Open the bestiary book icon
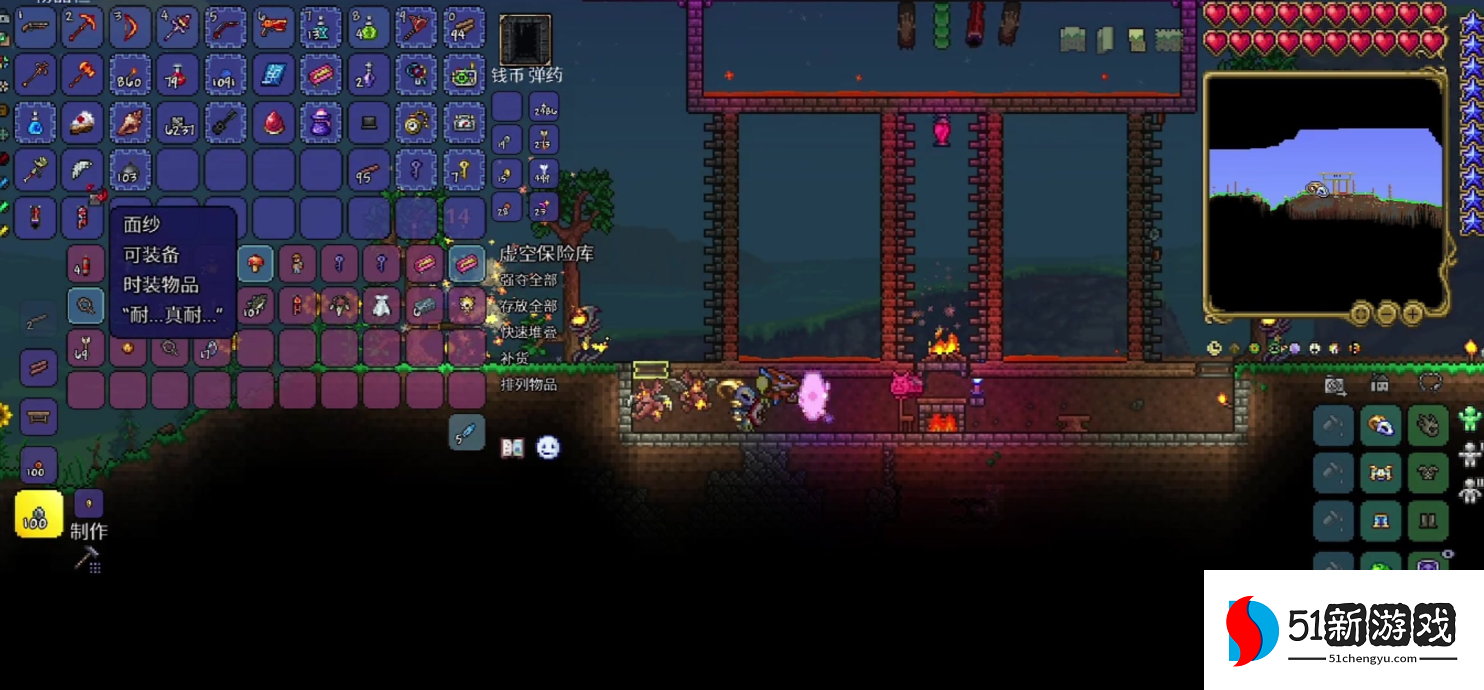 513,448
